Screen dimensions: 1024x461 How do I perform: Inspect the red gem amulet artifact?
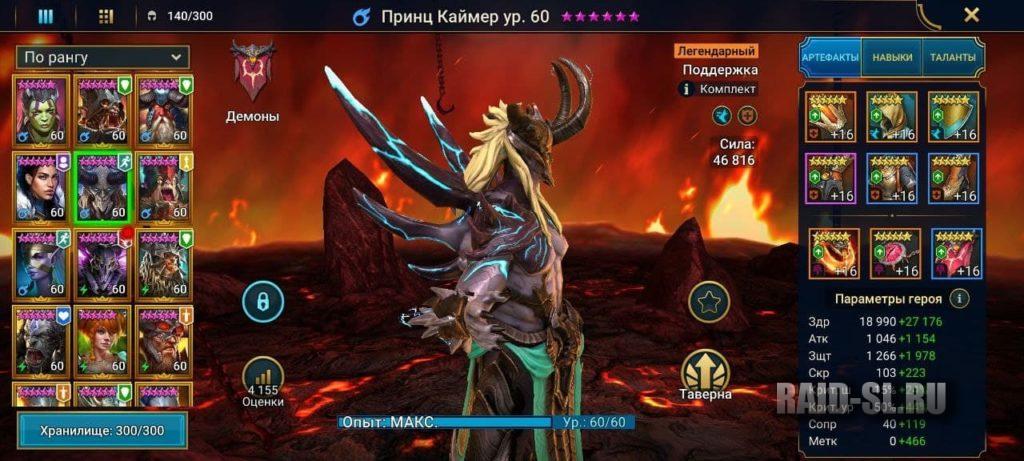pyautogui.click(x=894, y=253)
